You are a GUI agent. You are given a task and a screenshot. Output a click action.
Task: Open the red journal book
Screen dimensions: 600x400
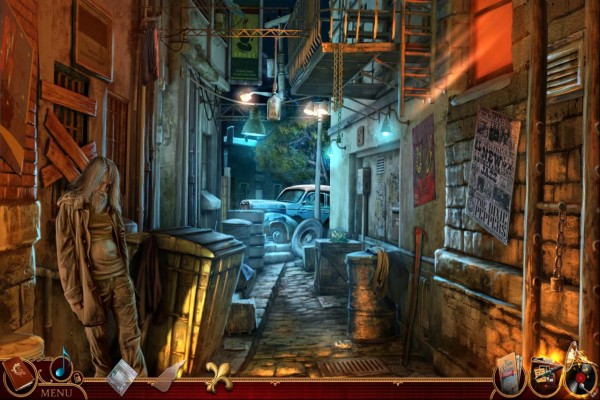coord(18,374)
